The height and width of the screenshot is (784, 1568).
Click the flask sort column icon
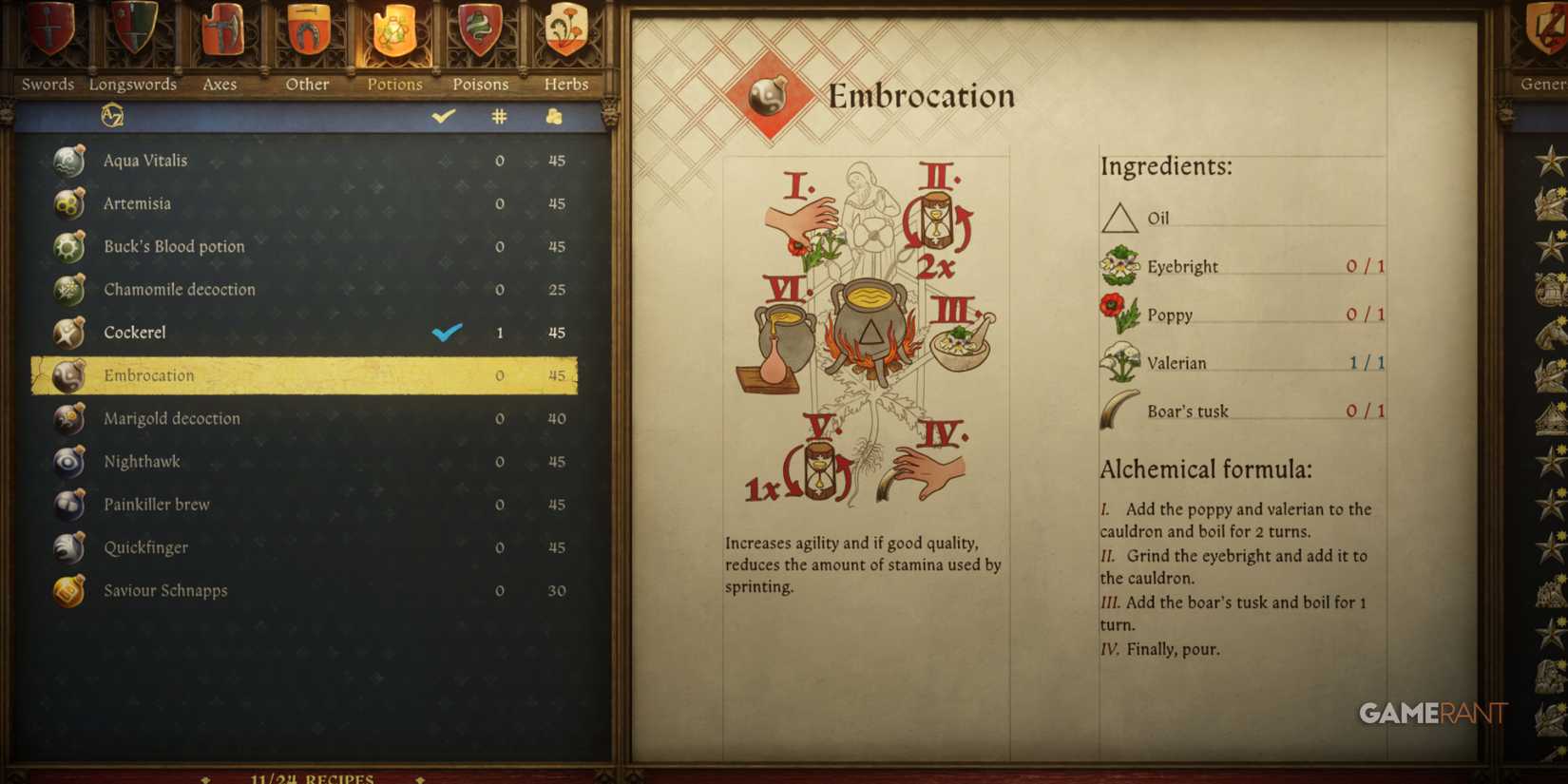click(555, 116)
